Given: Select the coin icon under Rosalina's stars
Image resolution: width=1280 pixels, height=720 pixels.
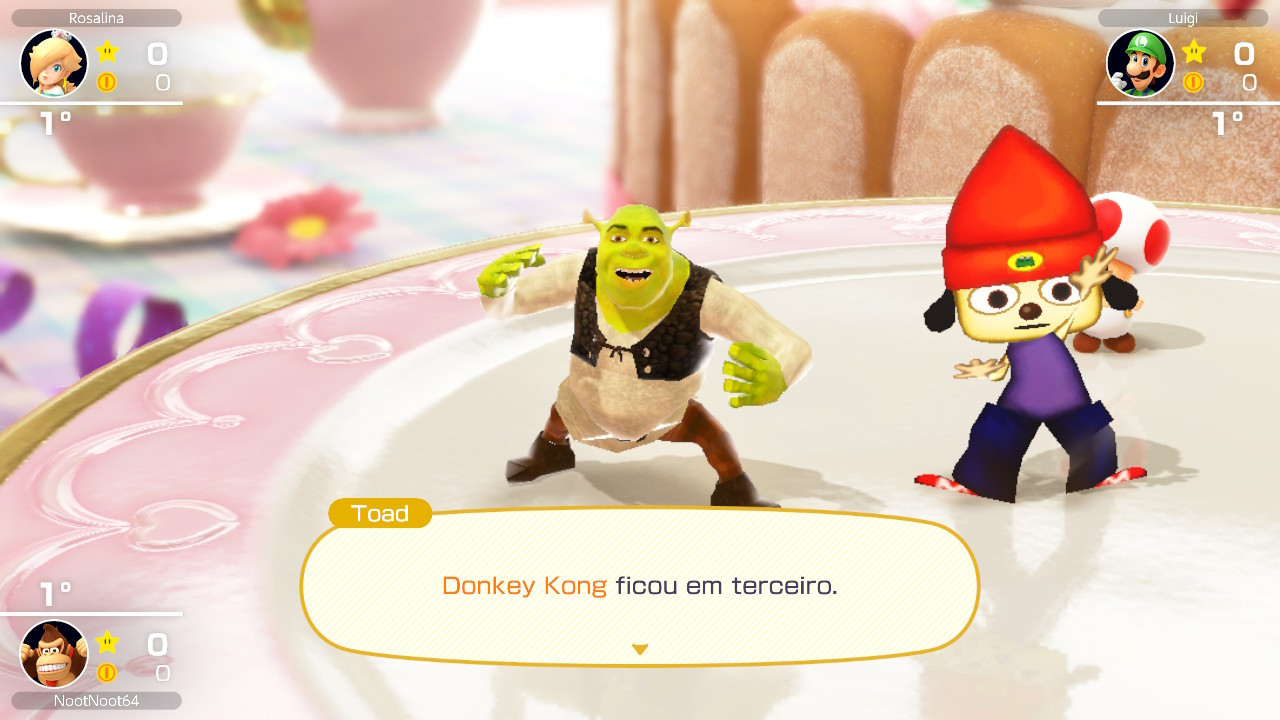Looking at the screenshot, I should click(105, 80).
